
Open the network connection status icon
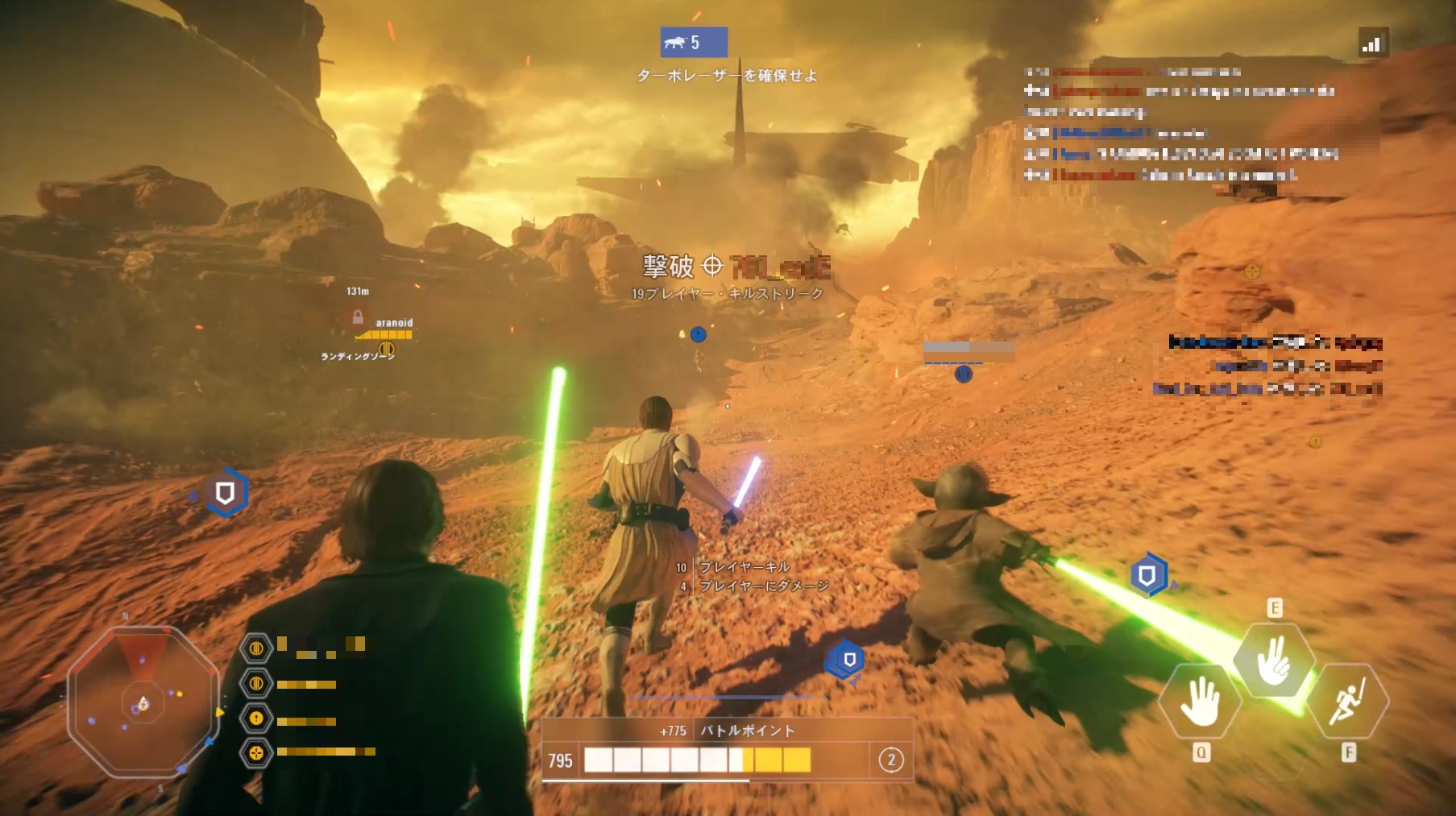[x=1372, y=43]
